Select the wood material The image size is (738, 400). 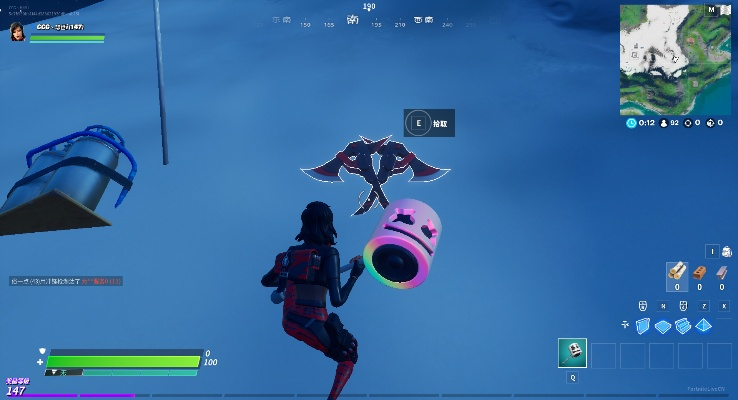click(677, 271)
